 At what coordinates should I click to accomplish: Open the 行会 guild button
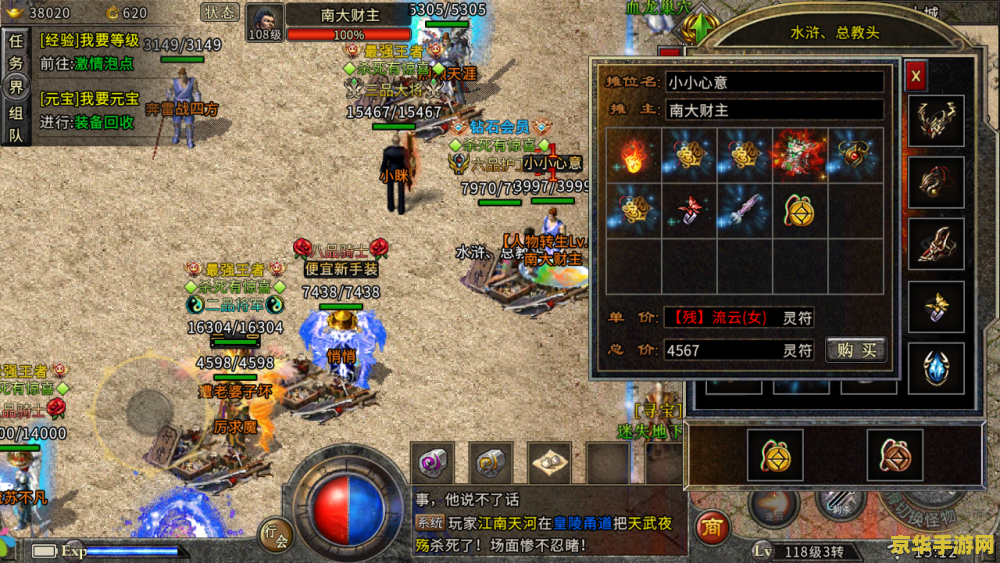coord(276,537)
